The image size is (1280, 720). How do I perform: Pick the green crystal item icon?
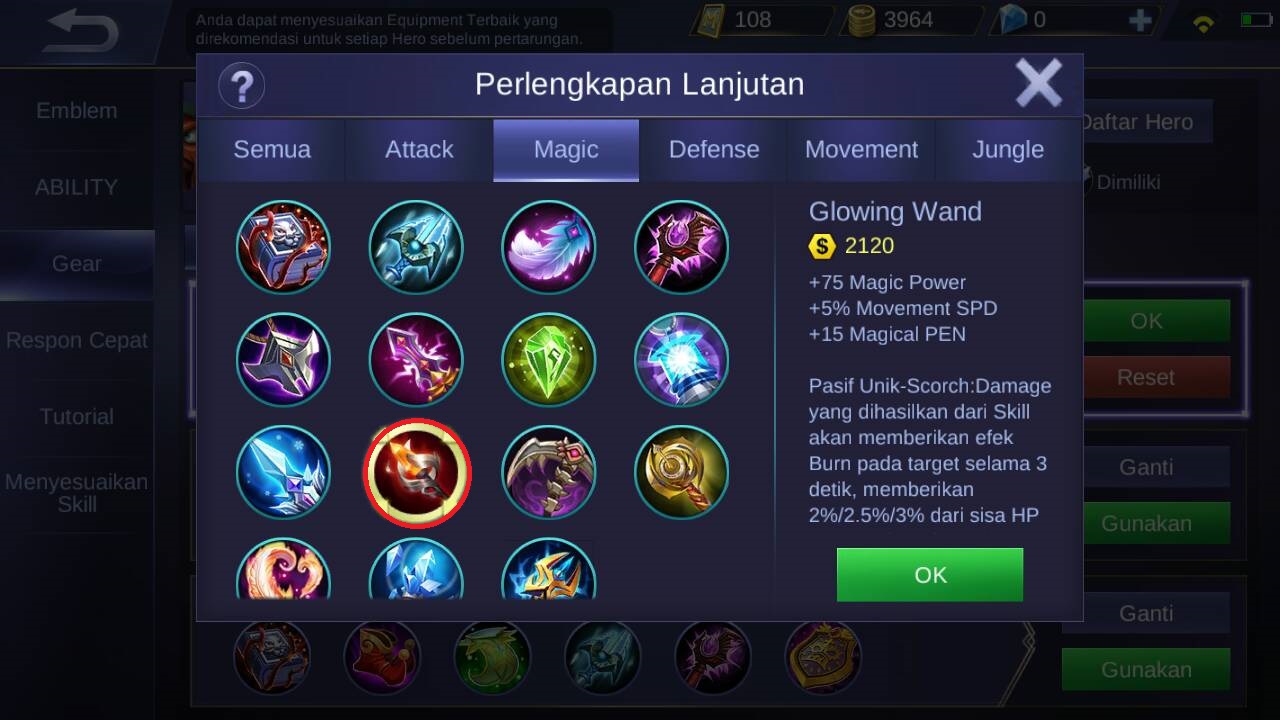(x=548, y=360)
